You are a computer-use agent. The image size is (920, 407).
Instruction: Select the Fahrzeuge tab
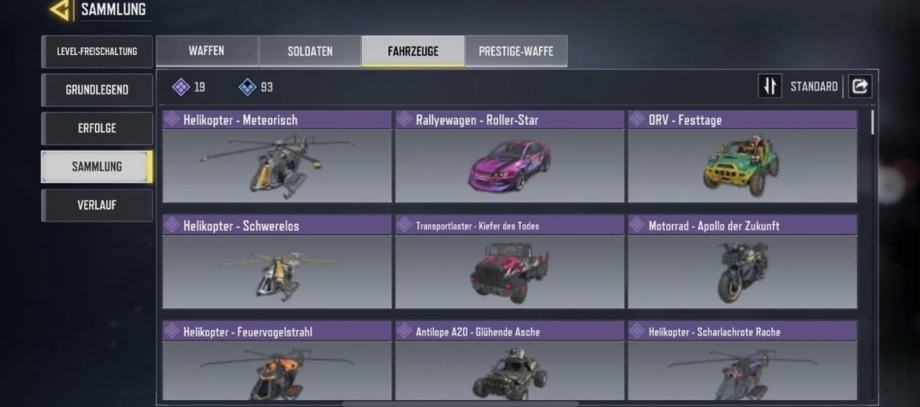click(x=413, y=51)
